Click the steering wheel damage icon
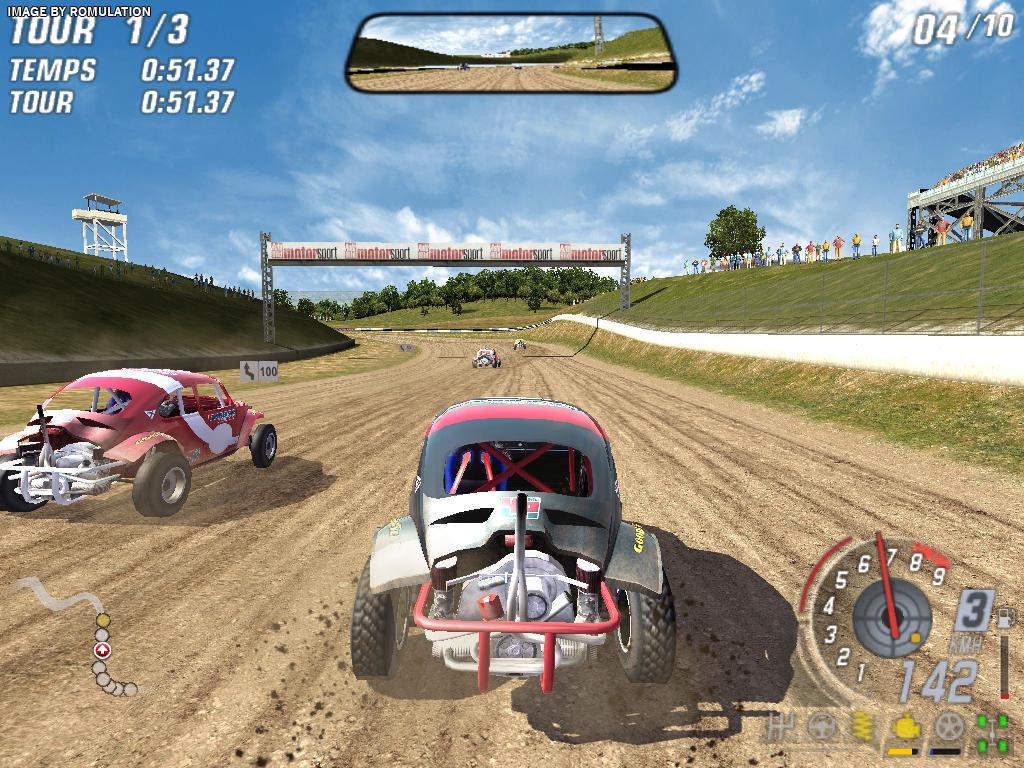The width and height of the screenshot is (1024, 768). point(821,727)
